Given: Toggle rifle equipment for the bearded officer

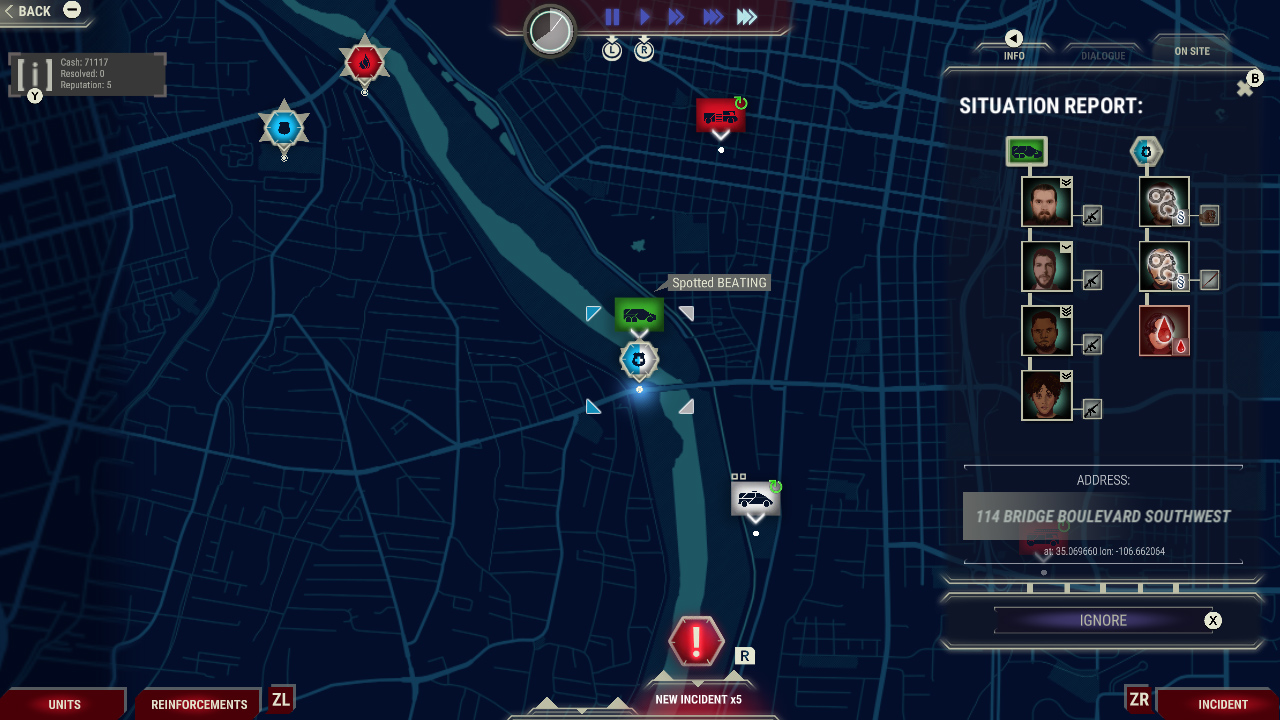Looking at the screenshot, I should [x=1093, y=217].
